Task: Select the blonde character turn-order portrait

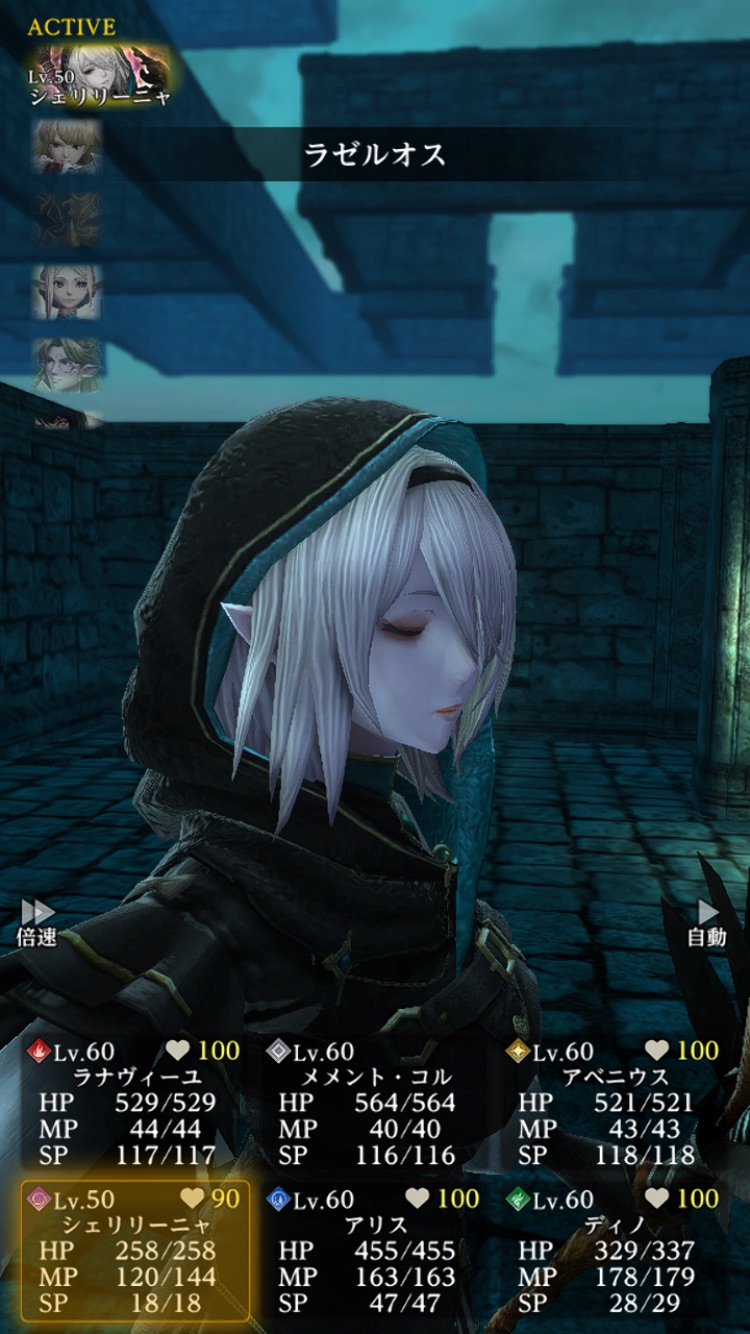Action: (x=66, y=147)
